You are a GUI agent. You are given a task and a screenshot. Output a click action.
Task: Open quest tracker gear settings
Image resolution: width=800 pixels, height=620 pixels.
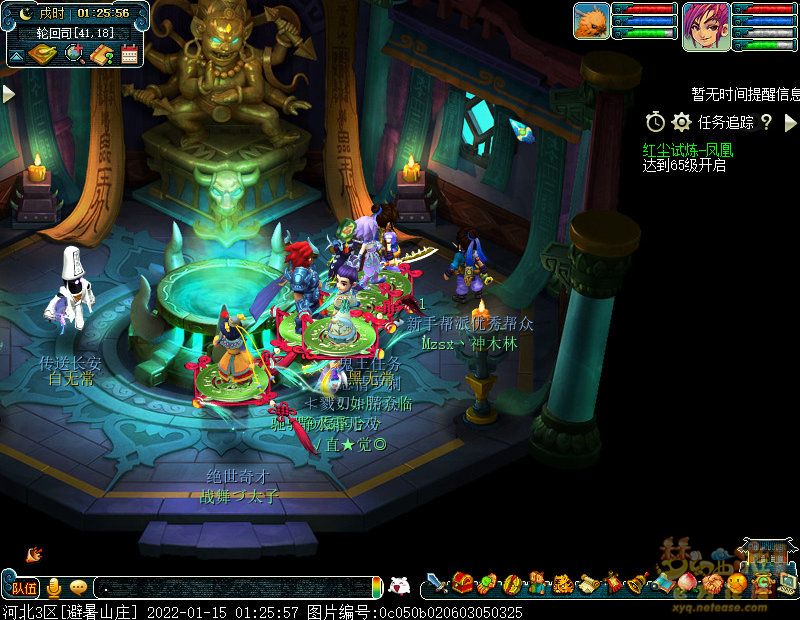tap(682, 122)
